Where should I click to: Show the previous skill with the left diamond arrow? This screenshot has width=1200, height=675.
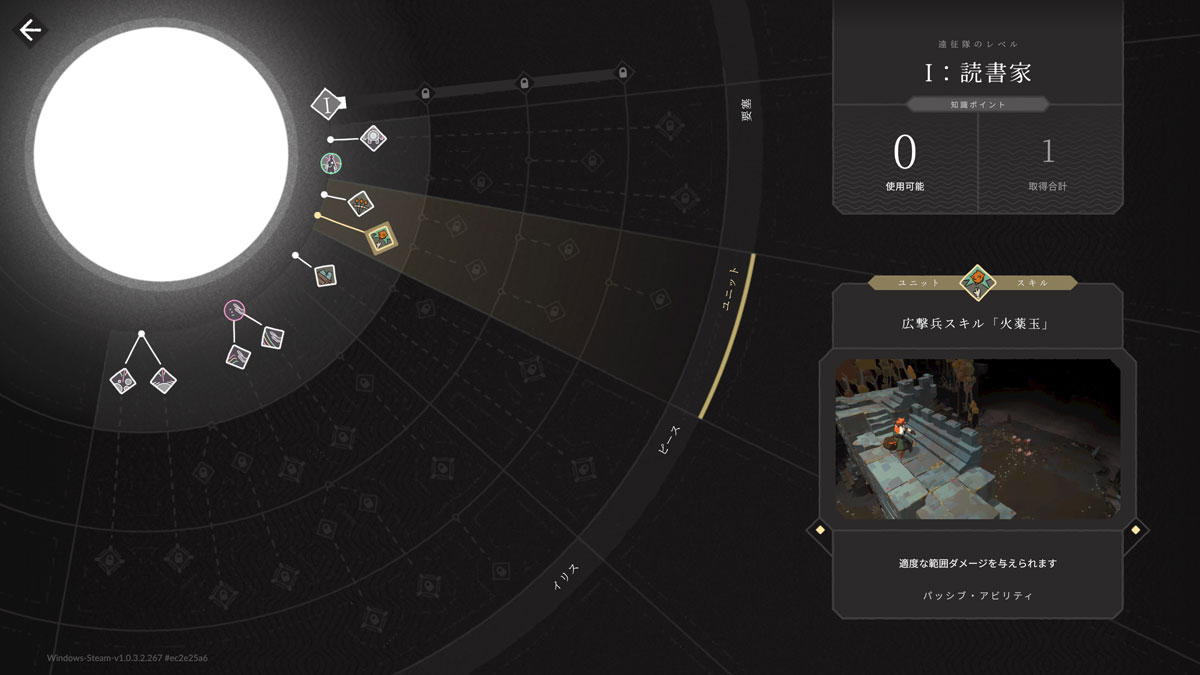tap(819, 530)
